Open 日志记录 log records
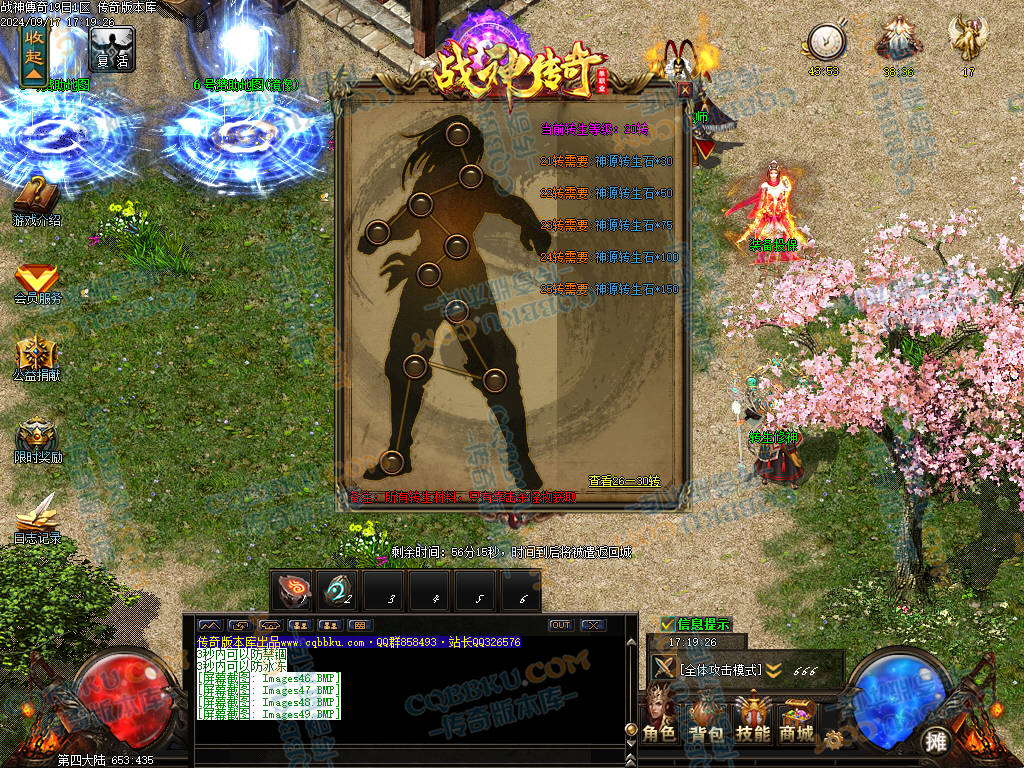 (37, 518)
